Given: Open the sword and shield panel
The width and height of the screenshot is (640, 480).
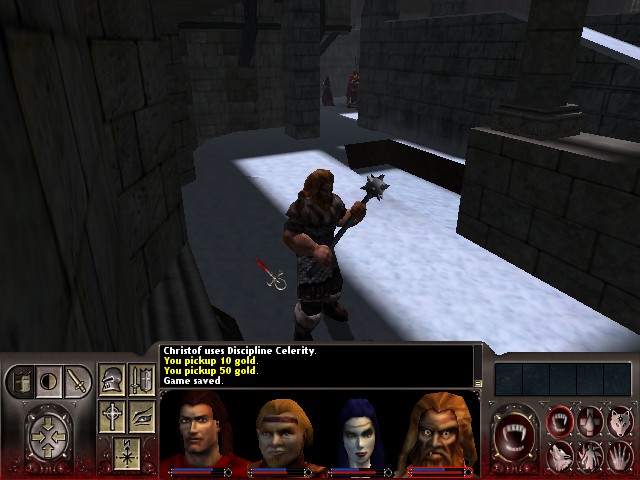Looking at the screenshot, I should (x=141, y=380).
